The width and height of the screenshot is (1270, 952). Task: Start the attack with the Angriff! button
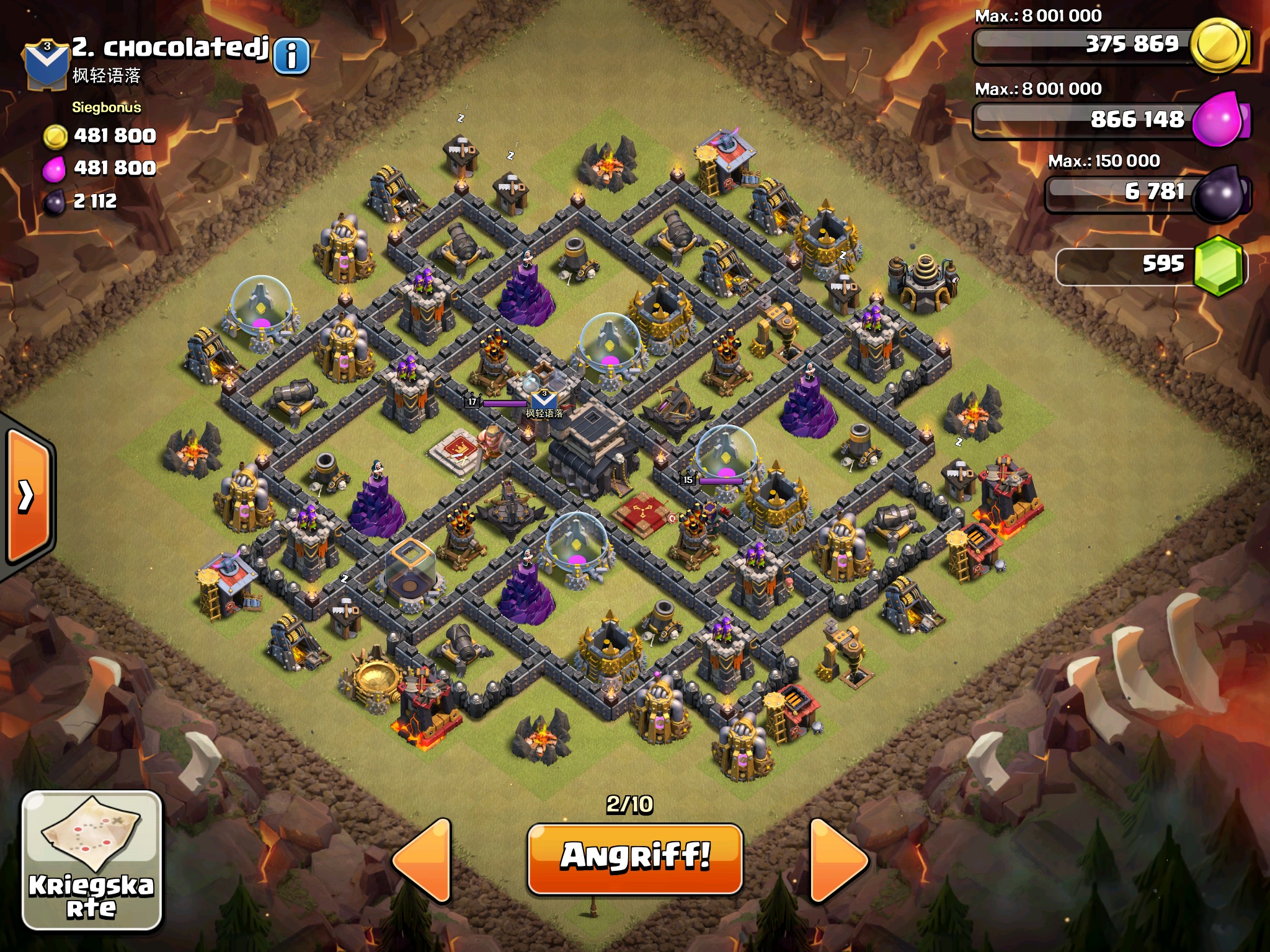coord(634,858)
